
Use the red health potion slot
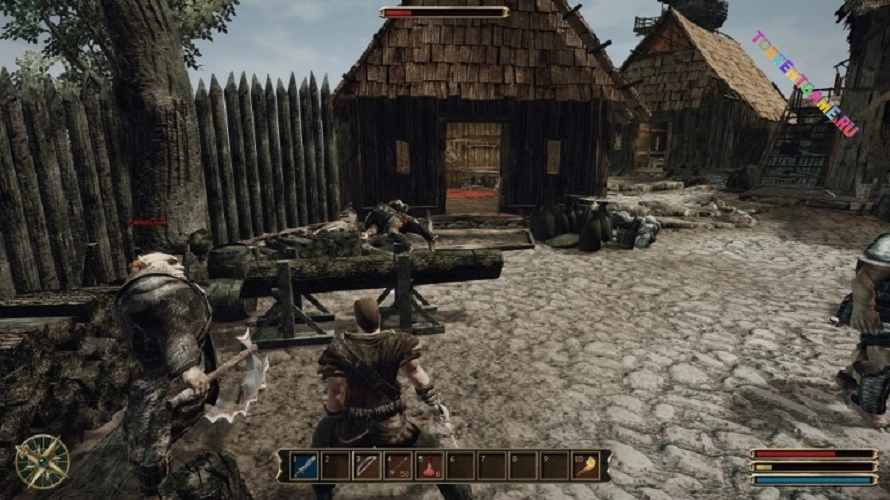pyautogui.click(x=429, y=466)
